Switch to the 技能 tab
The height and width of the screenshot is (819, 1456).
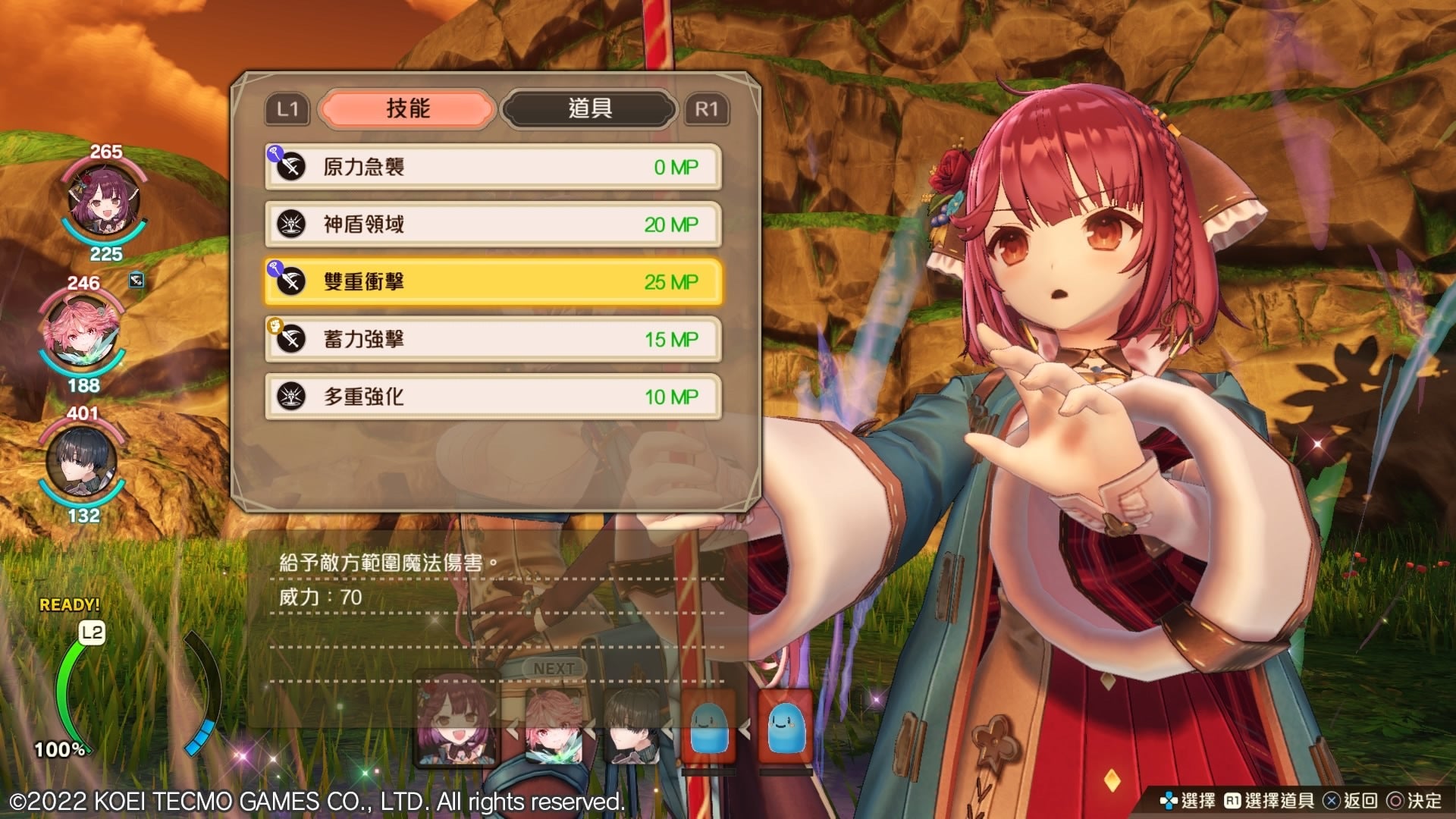coord(407,109)
